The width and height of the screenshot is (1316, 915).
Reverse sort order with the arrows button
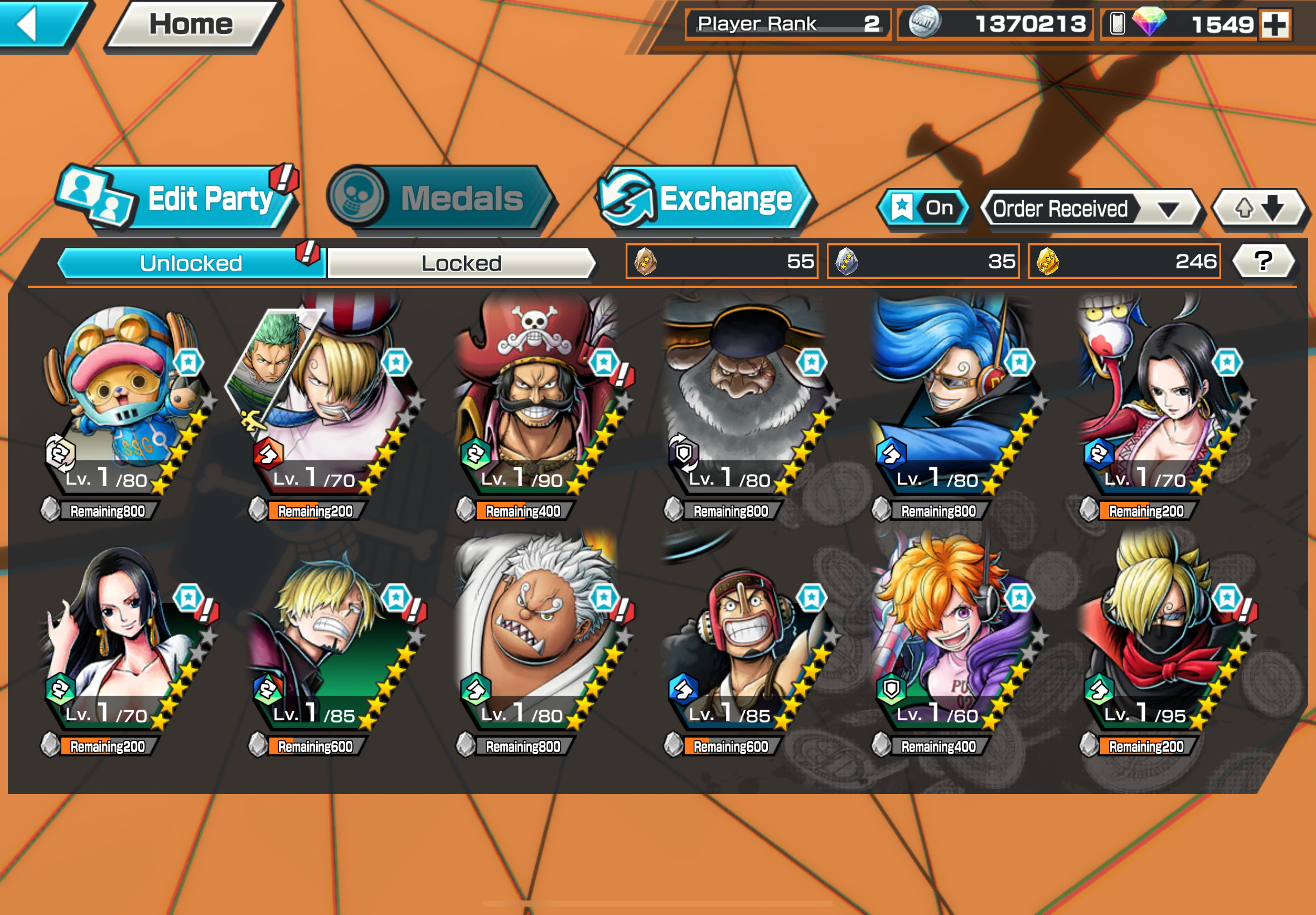pyautogui.click(x=1259, y=208)
